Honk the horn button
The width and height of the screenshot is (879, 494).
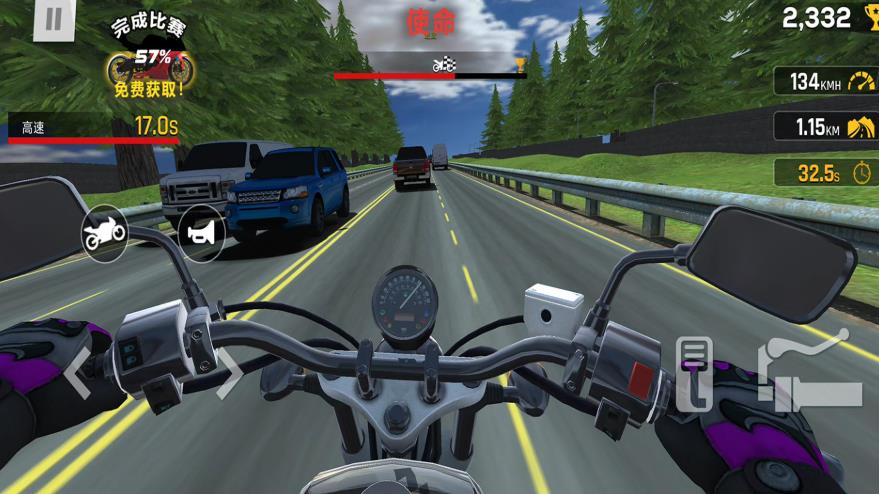tap(201, 233)
